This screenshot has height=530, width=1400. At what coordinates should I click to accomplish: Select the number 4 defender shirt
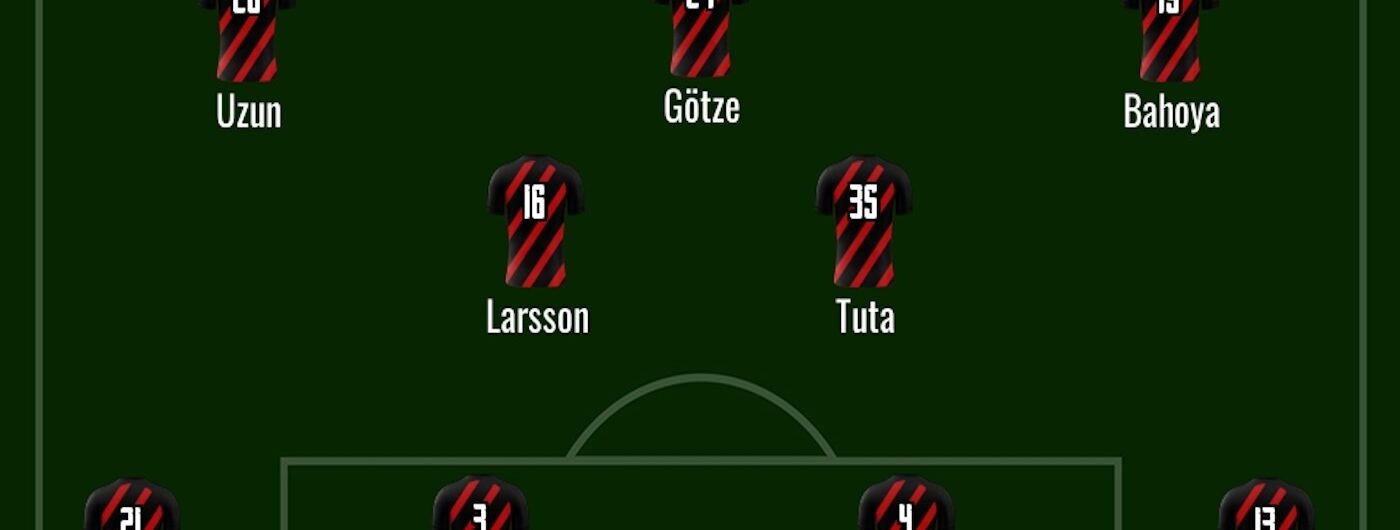[906, 504]
